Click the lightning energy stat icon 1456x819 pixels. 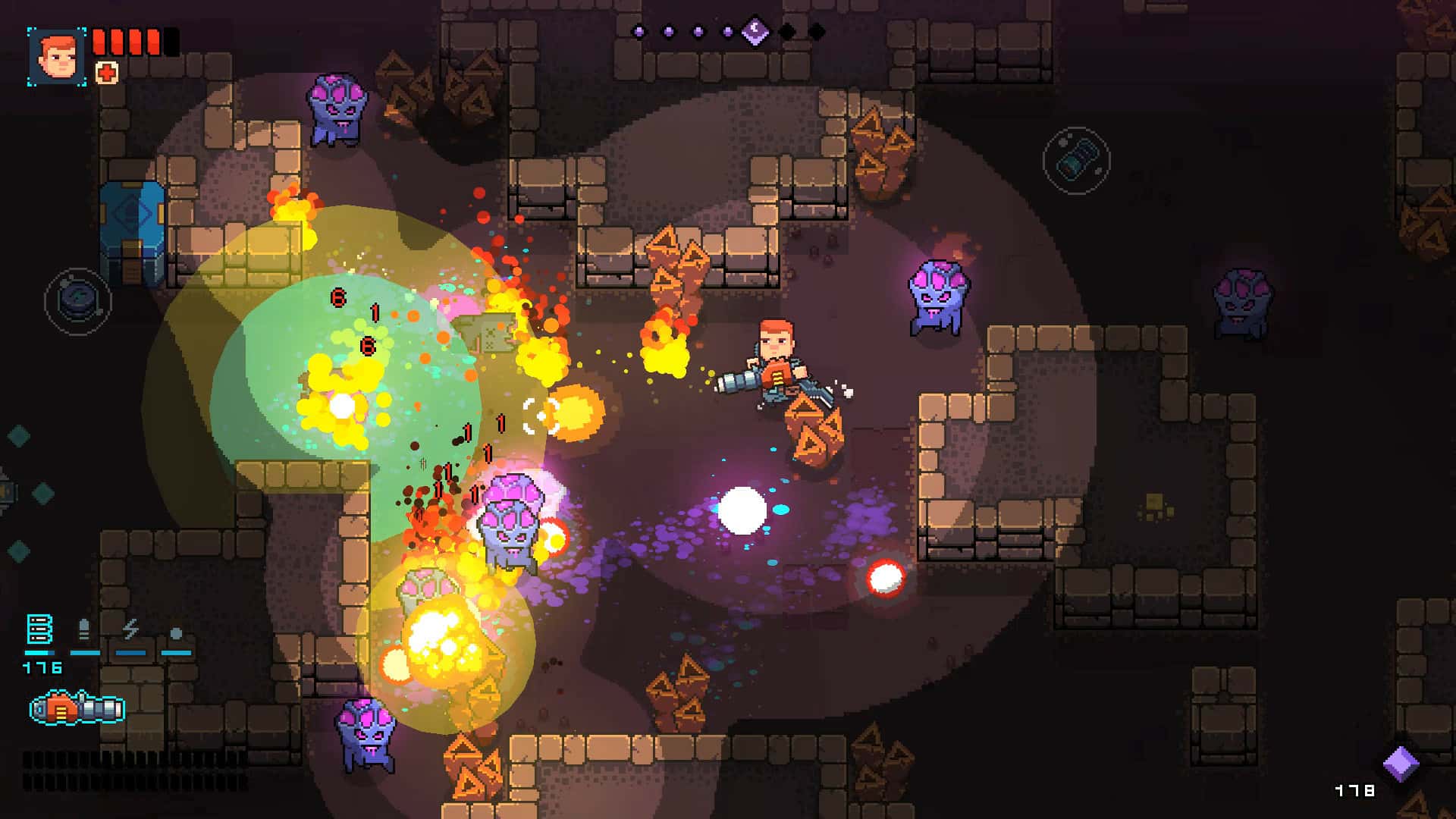(129, 628)
